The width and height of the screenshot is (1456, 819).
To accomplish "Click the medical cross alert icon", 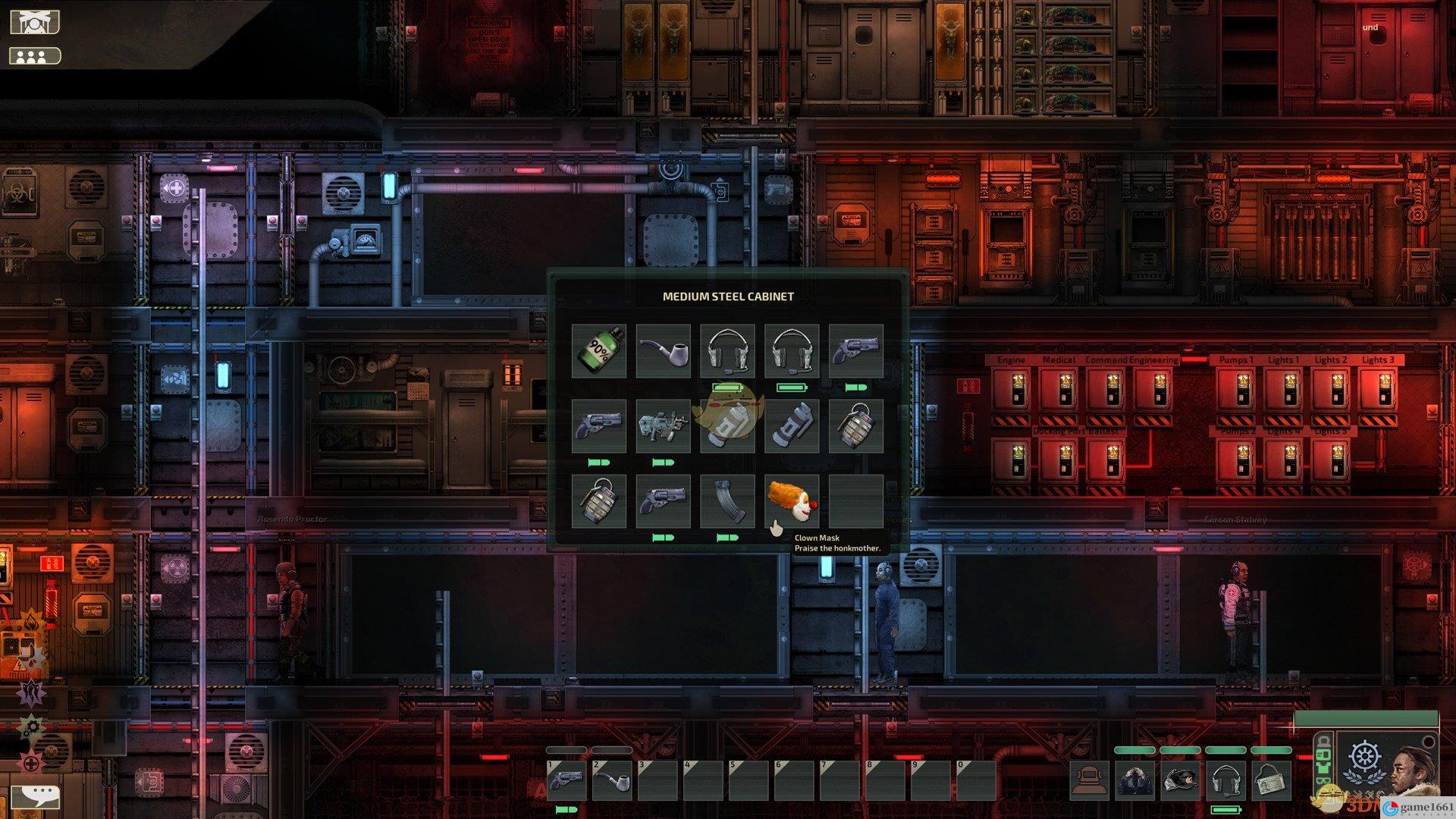I will tap(32, 764).
